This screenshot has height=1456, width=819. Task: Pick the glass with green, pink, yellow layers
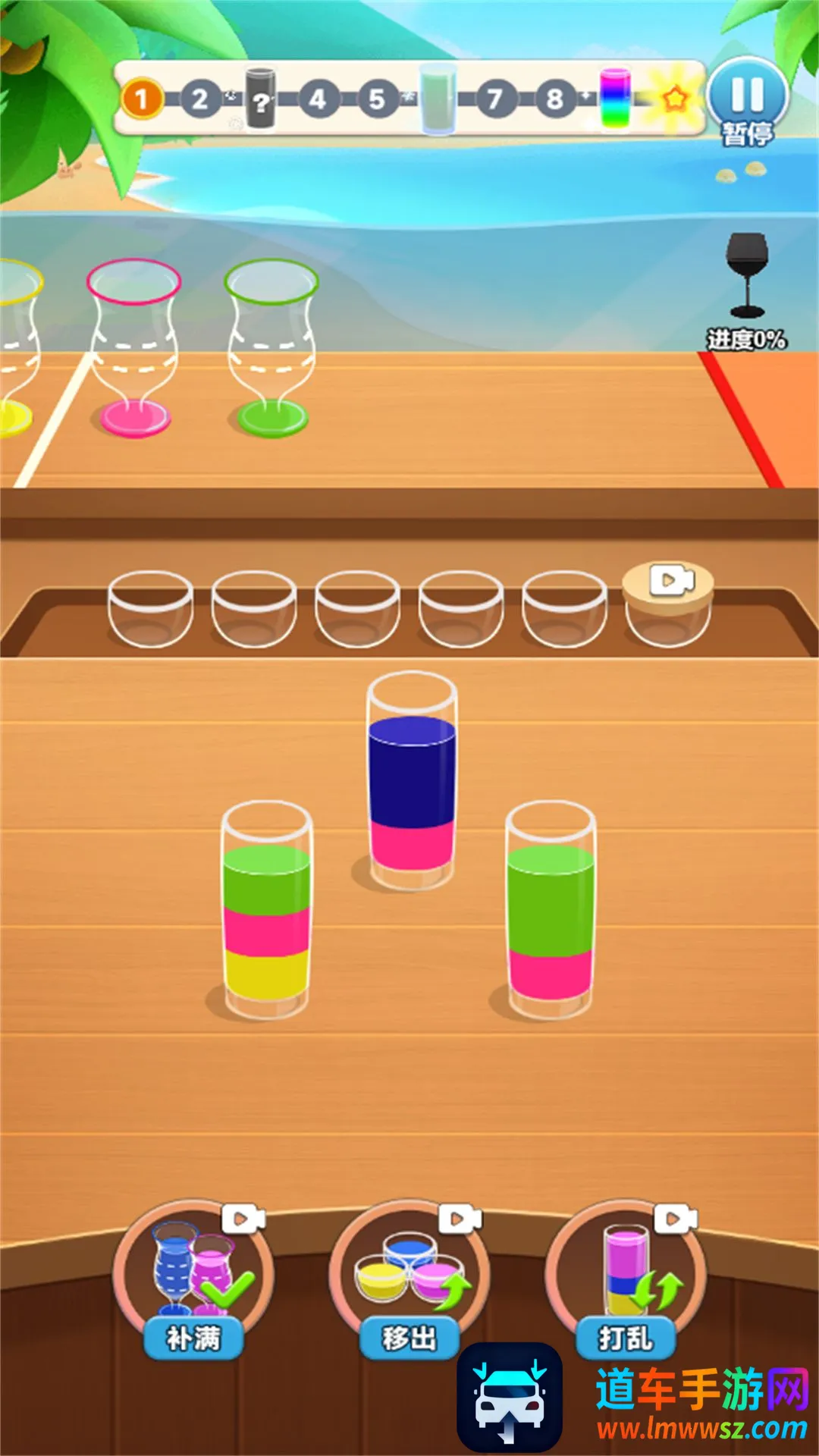pyautogui.click(x=266, y=910)
